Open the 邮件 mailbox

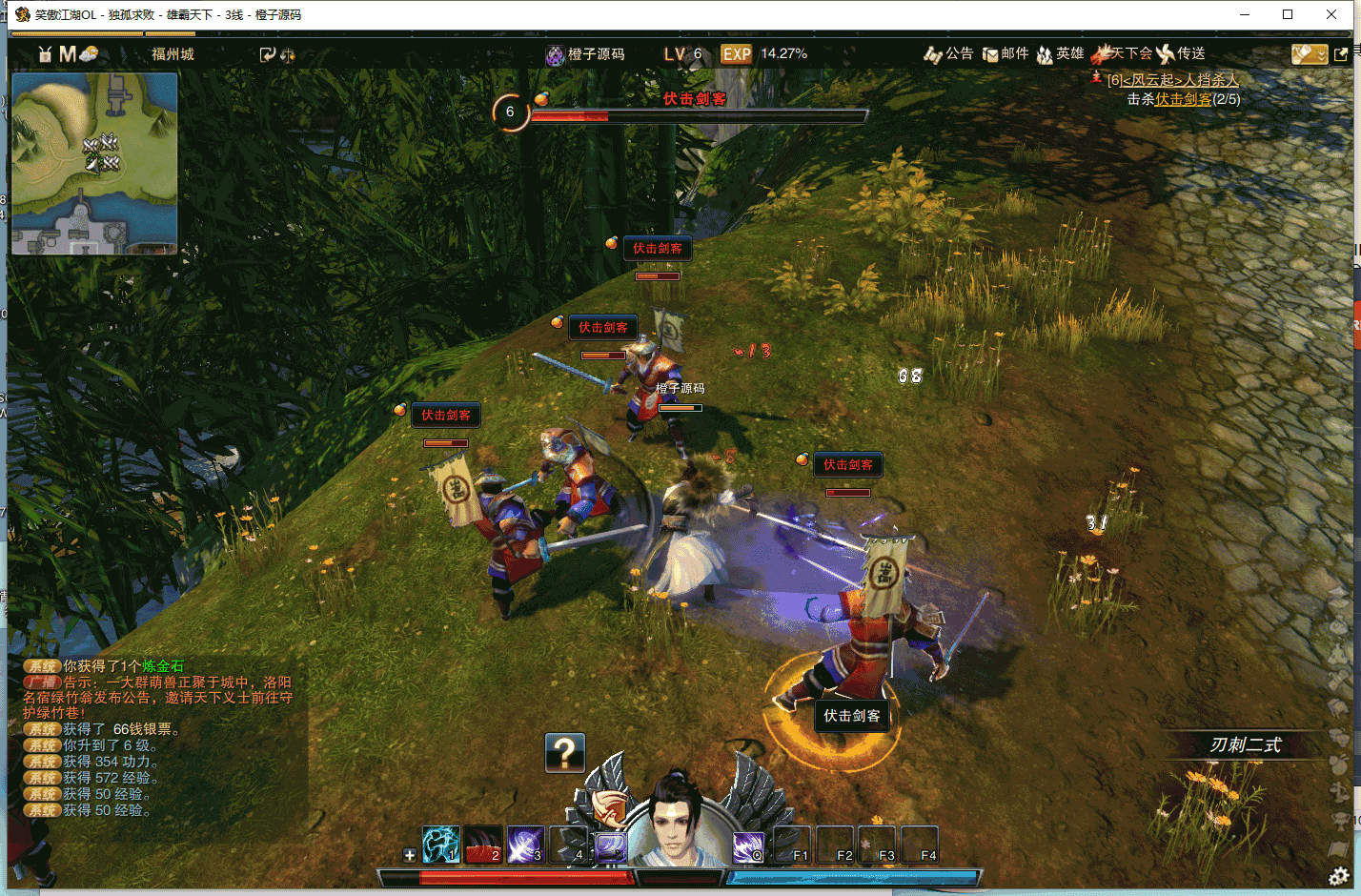(x=1006, y=54)
